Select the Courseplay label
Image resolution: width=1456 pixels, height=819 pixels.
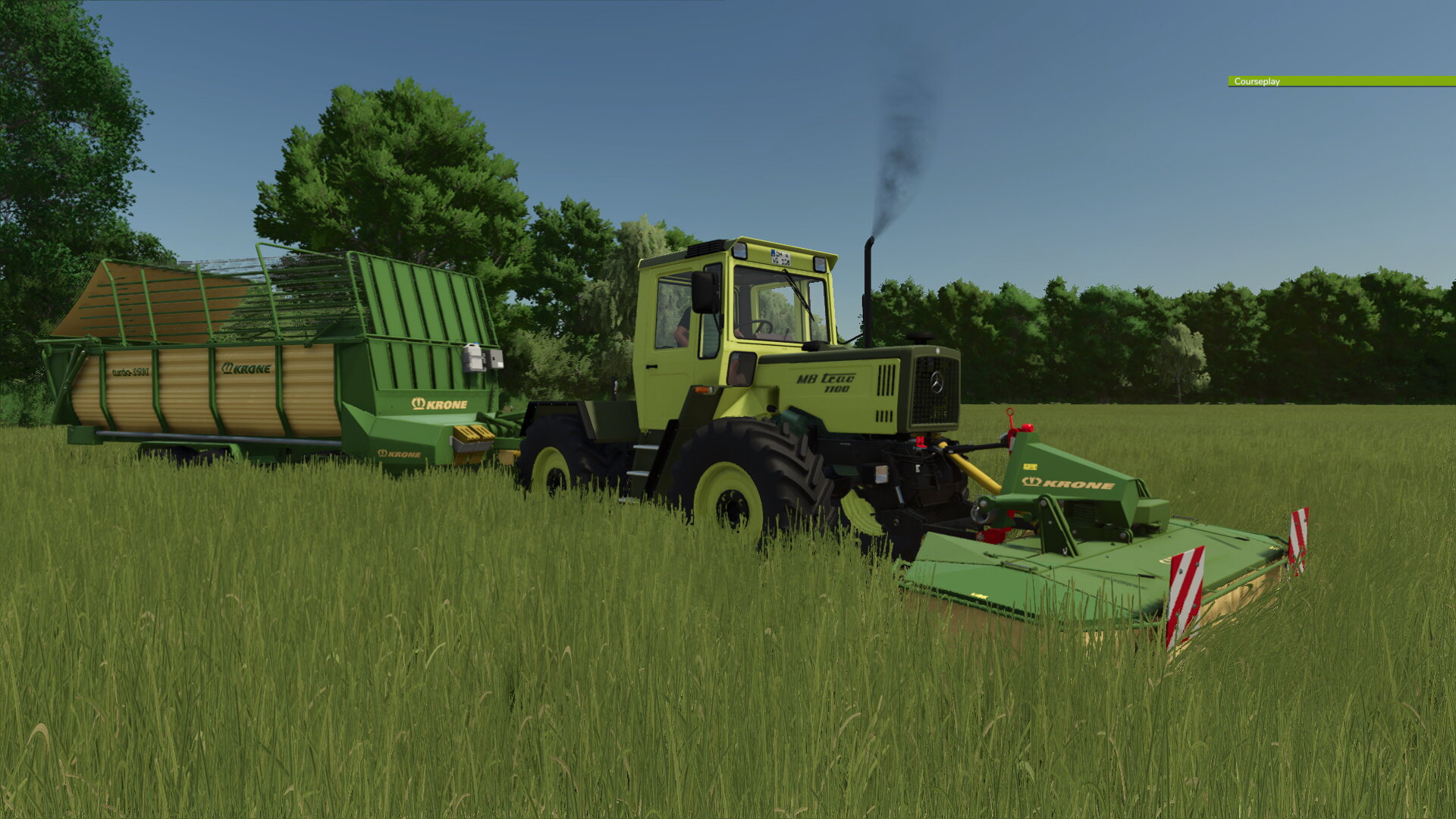[x=1256, y=81]
